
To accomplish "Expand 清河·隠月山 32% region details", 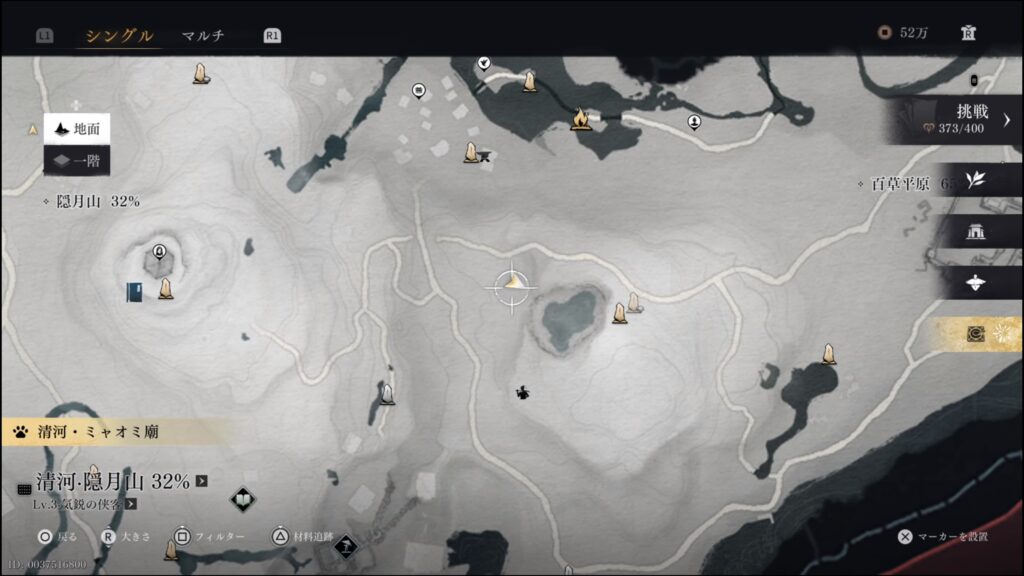I will 202,481.
